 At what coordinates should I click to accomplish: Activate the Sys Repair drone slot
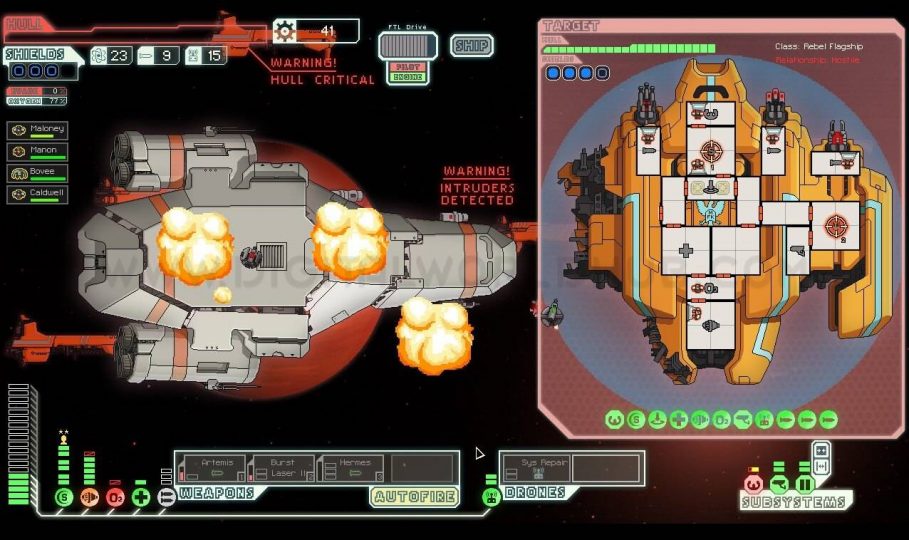pyautogui.click(x=536, y=468)
